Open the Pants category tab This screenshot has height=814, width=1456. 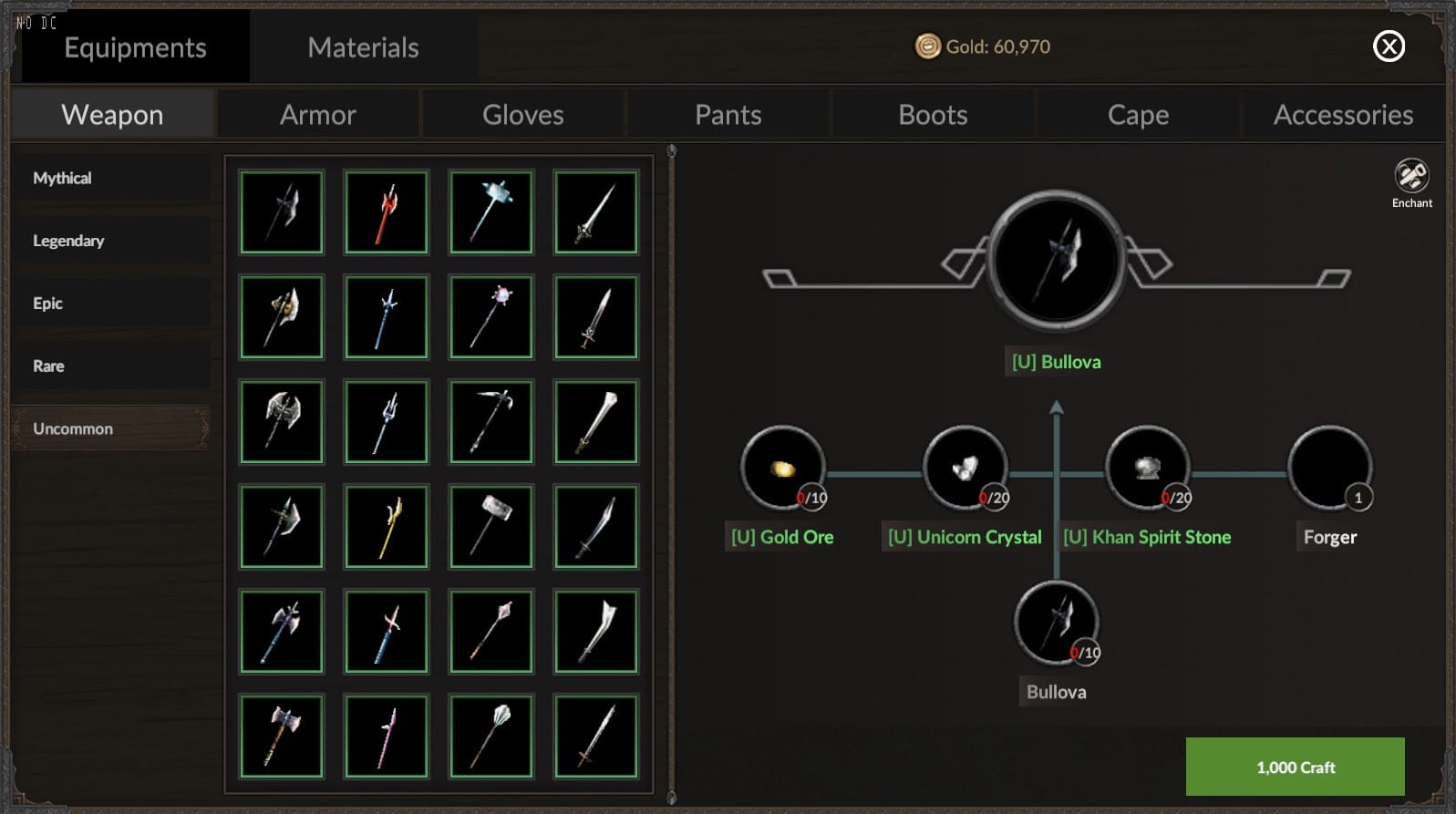pos(728,115)
